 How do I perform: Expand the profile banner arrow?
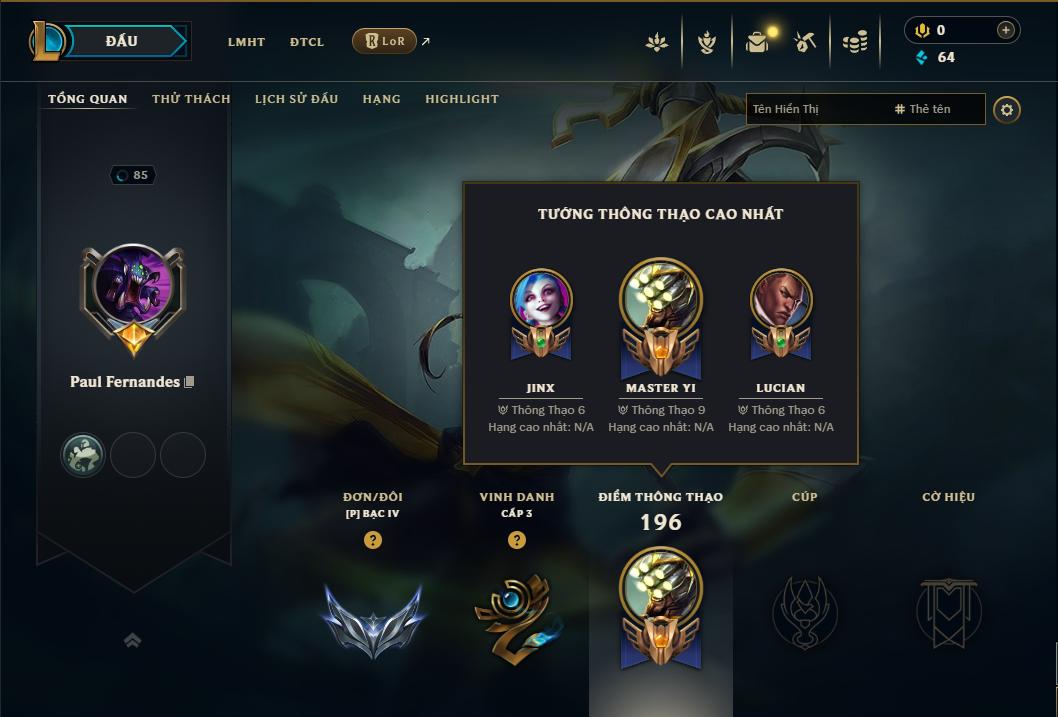[x=132, y=640]
